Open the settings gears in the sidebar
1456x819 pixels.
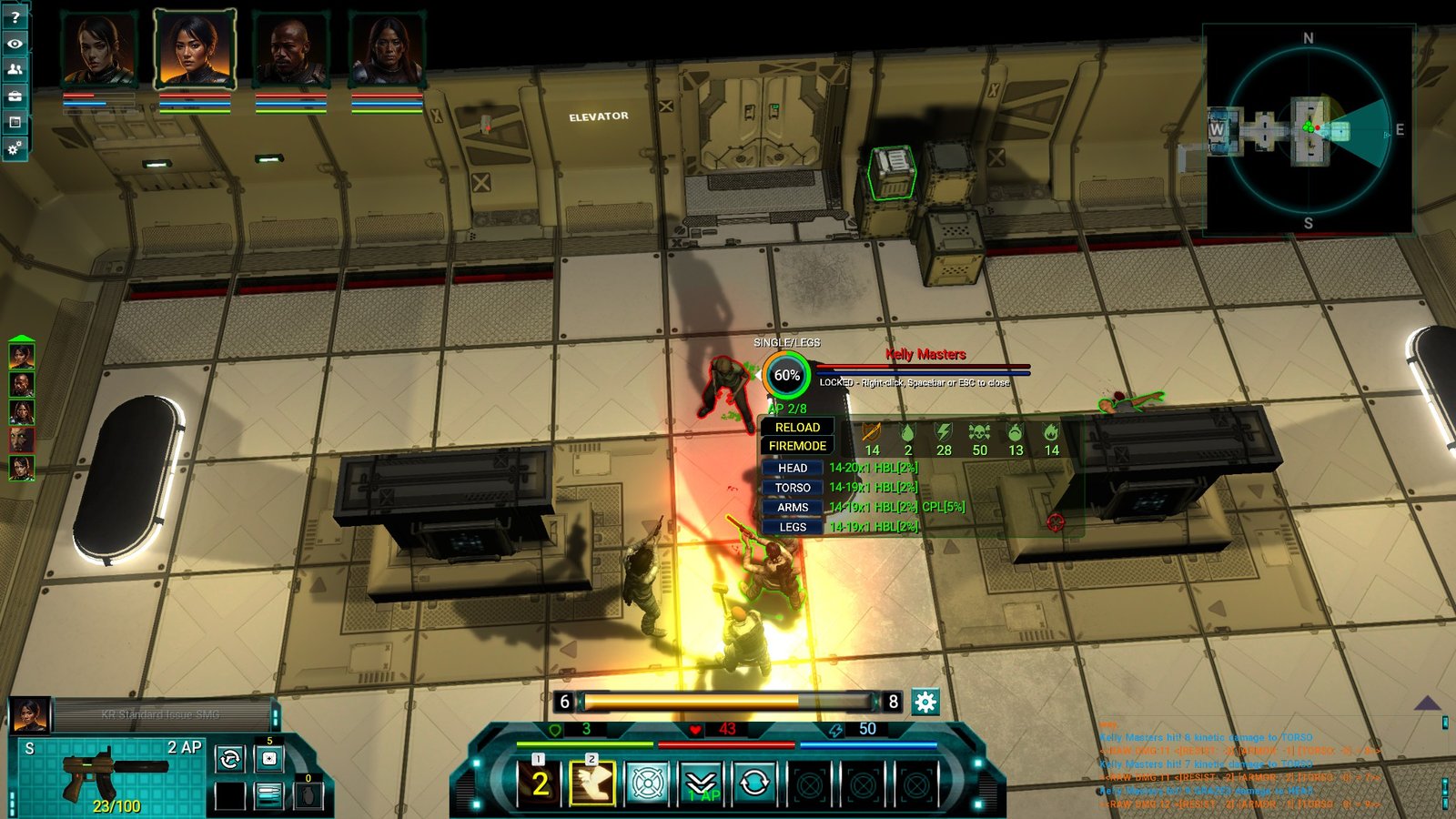pos(15,147)
